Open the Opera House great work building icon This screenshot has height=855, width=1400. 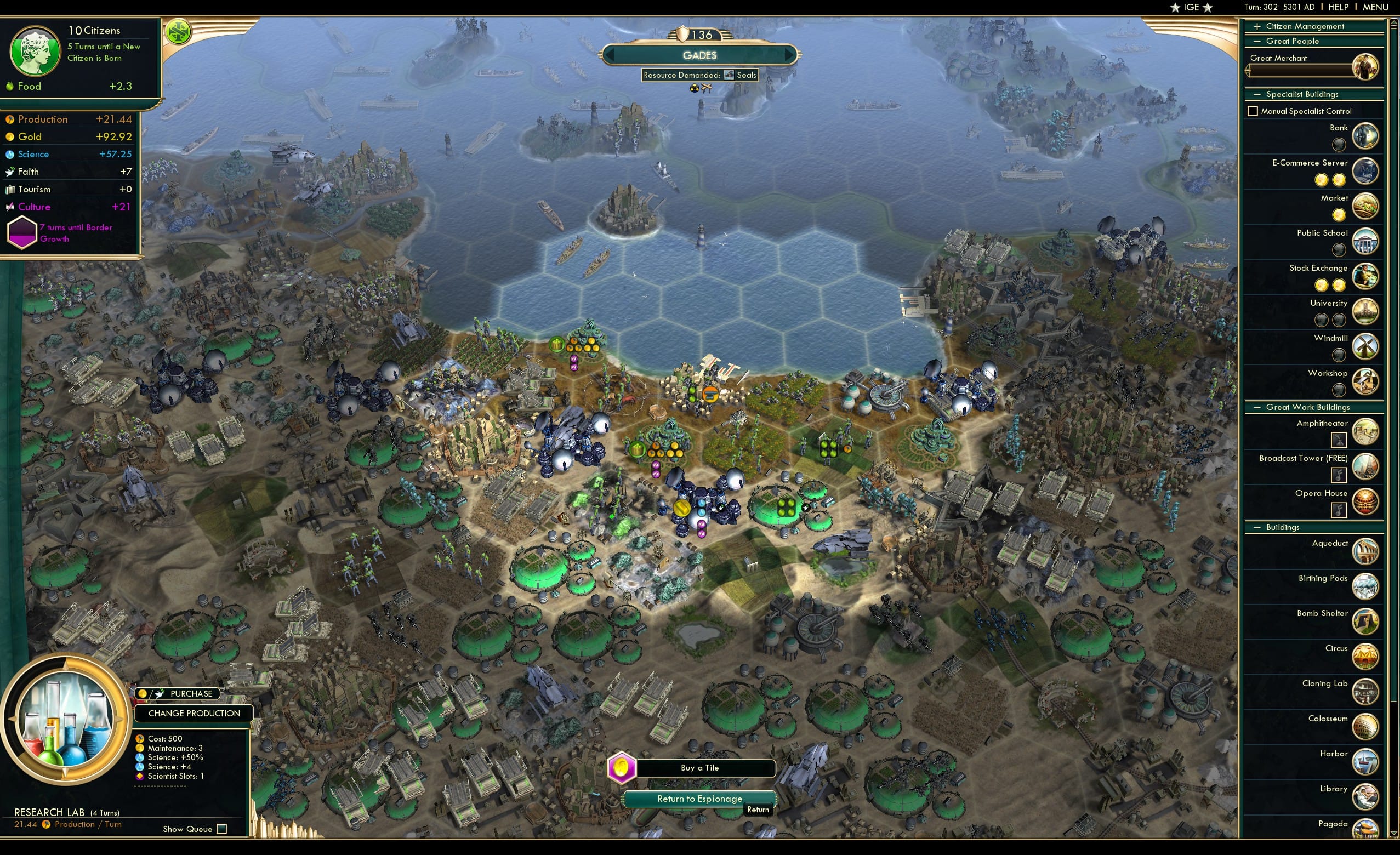[1365, 502]
